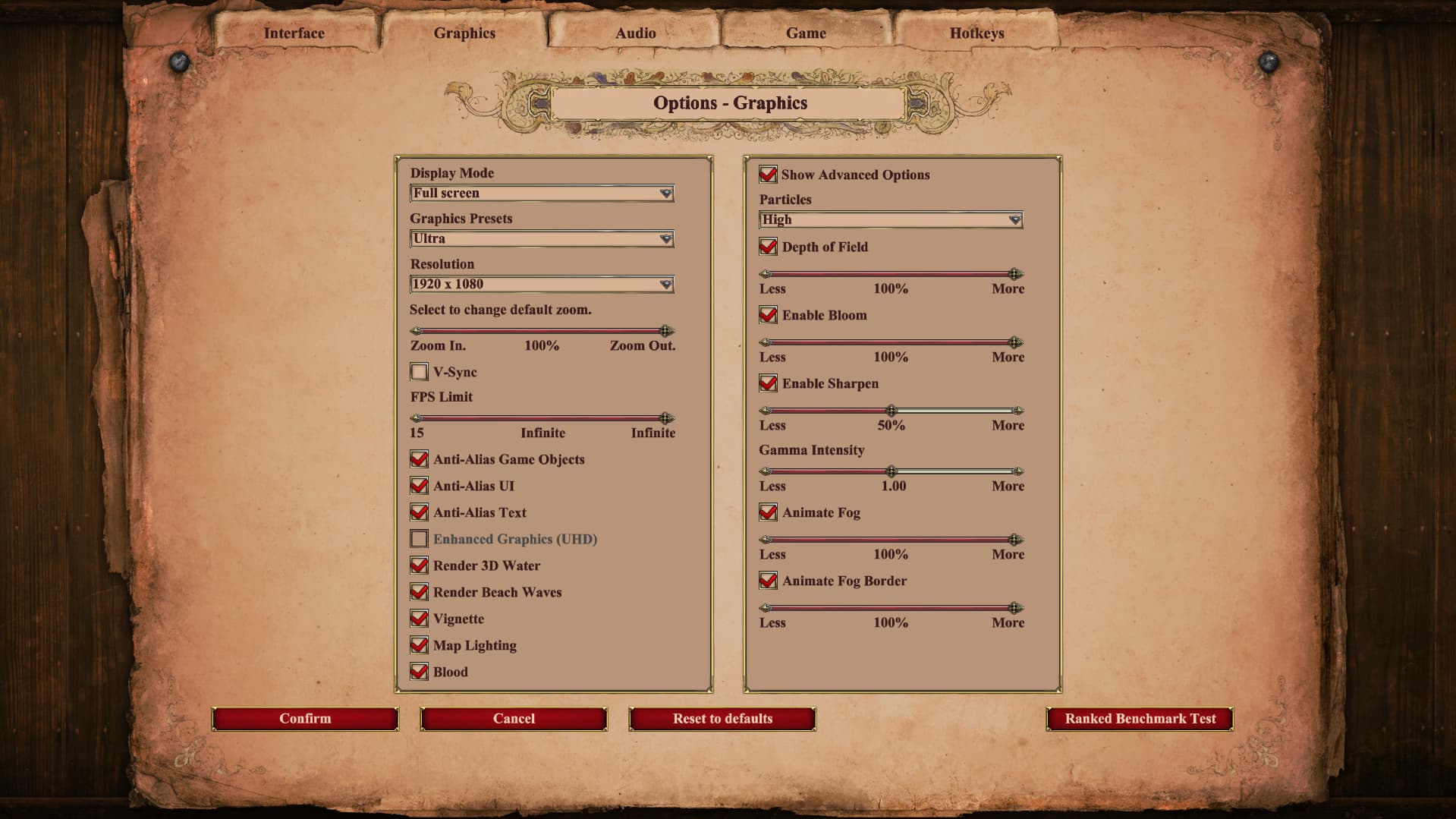Open the Particles quality dropdown
This screenshot has height=819, width=1456.
tap(891, 220)
